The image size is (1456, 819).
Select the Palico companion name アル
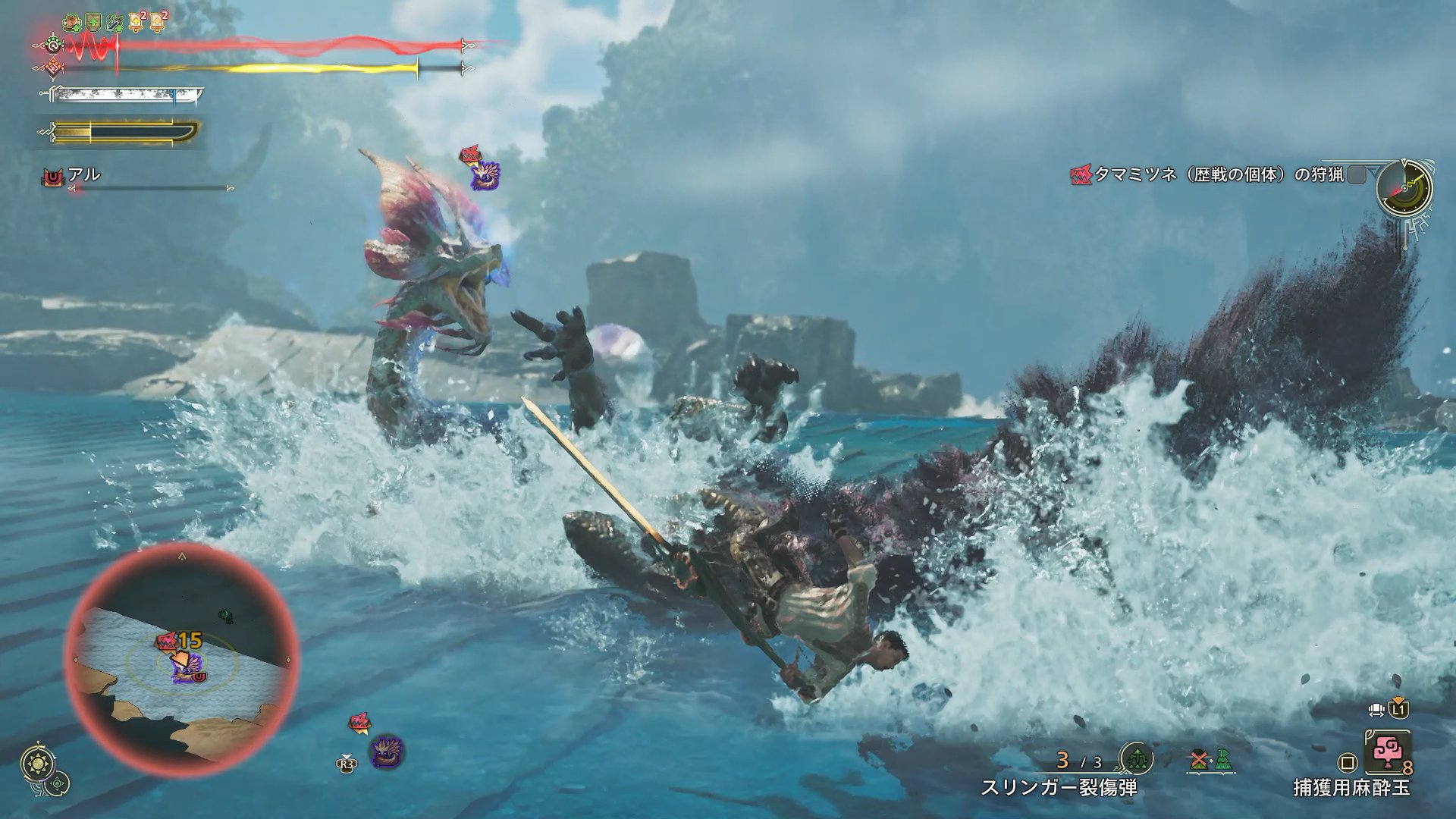83,174
